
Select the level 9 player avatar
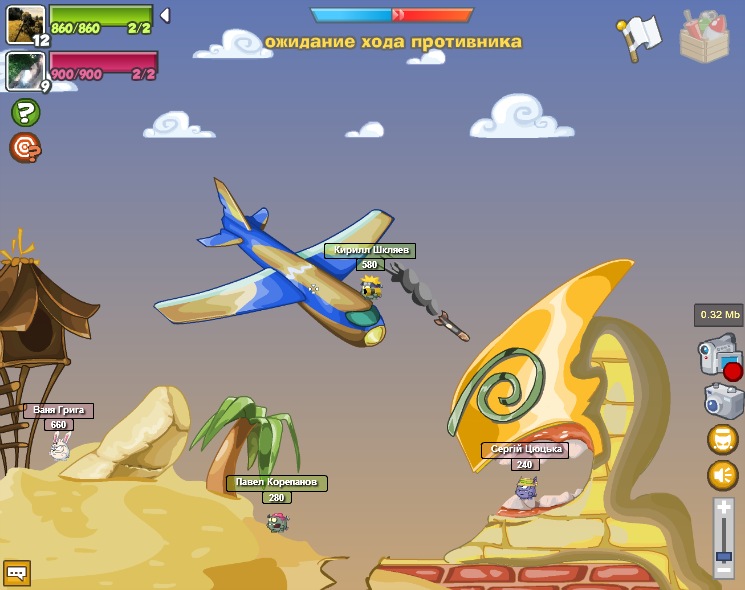(24, 70)
